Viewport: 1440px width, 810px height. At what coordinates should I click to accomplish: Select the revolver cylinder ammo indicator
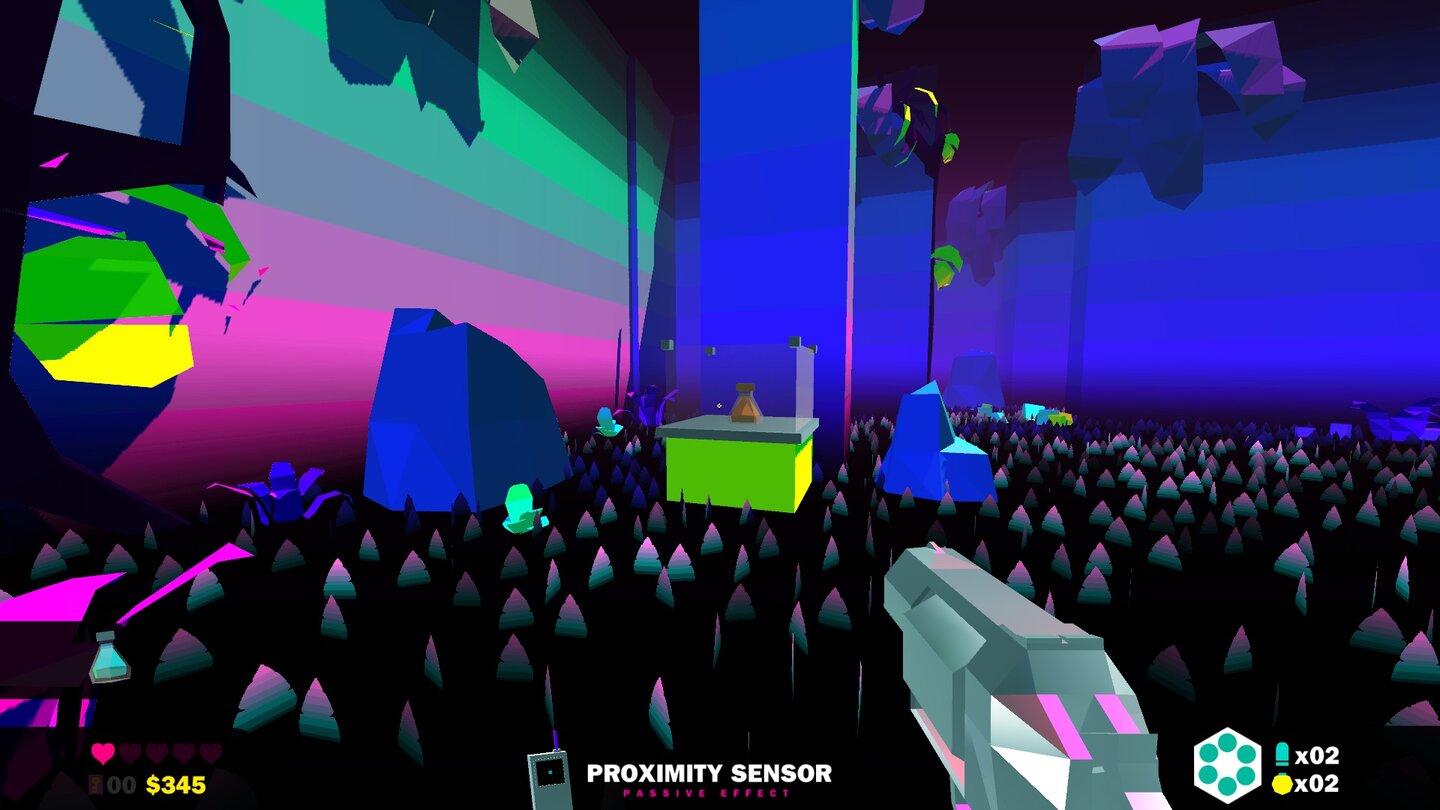tap(1227, 765)
